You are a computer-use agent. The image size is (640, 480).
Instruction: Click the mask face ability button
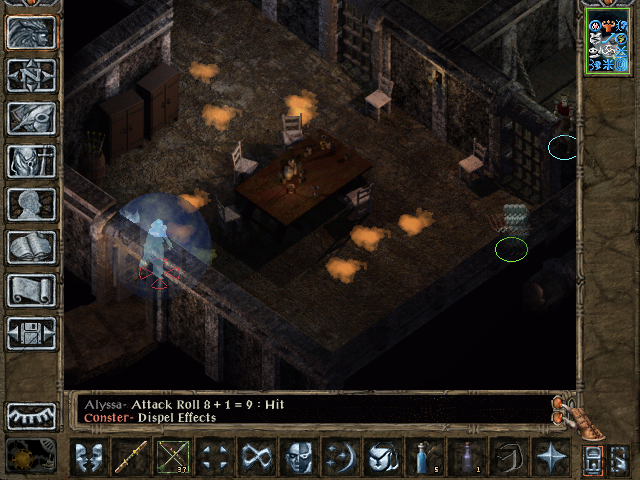(x=298, y=458)
